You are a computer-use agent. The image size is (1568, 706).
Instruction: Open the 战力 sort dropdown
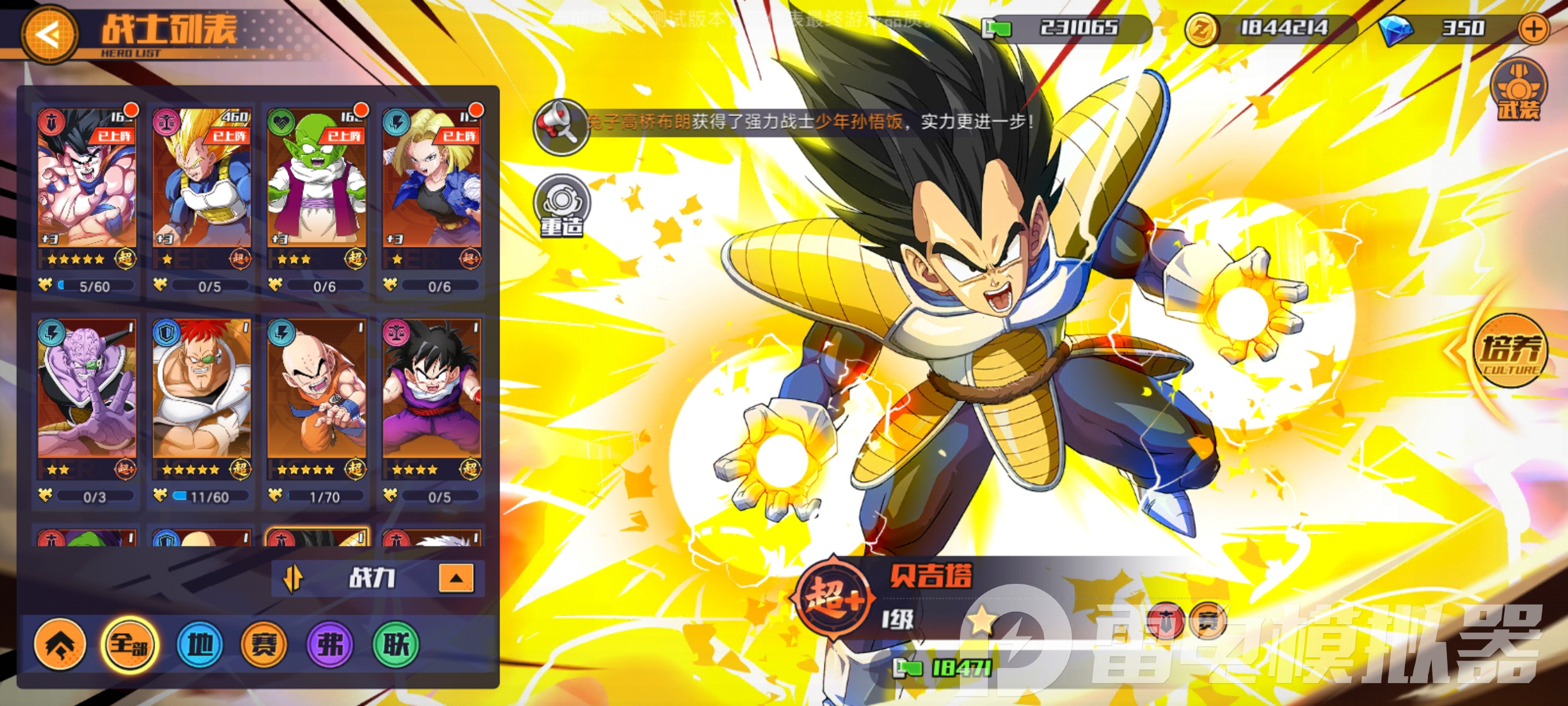pos(455,578)
